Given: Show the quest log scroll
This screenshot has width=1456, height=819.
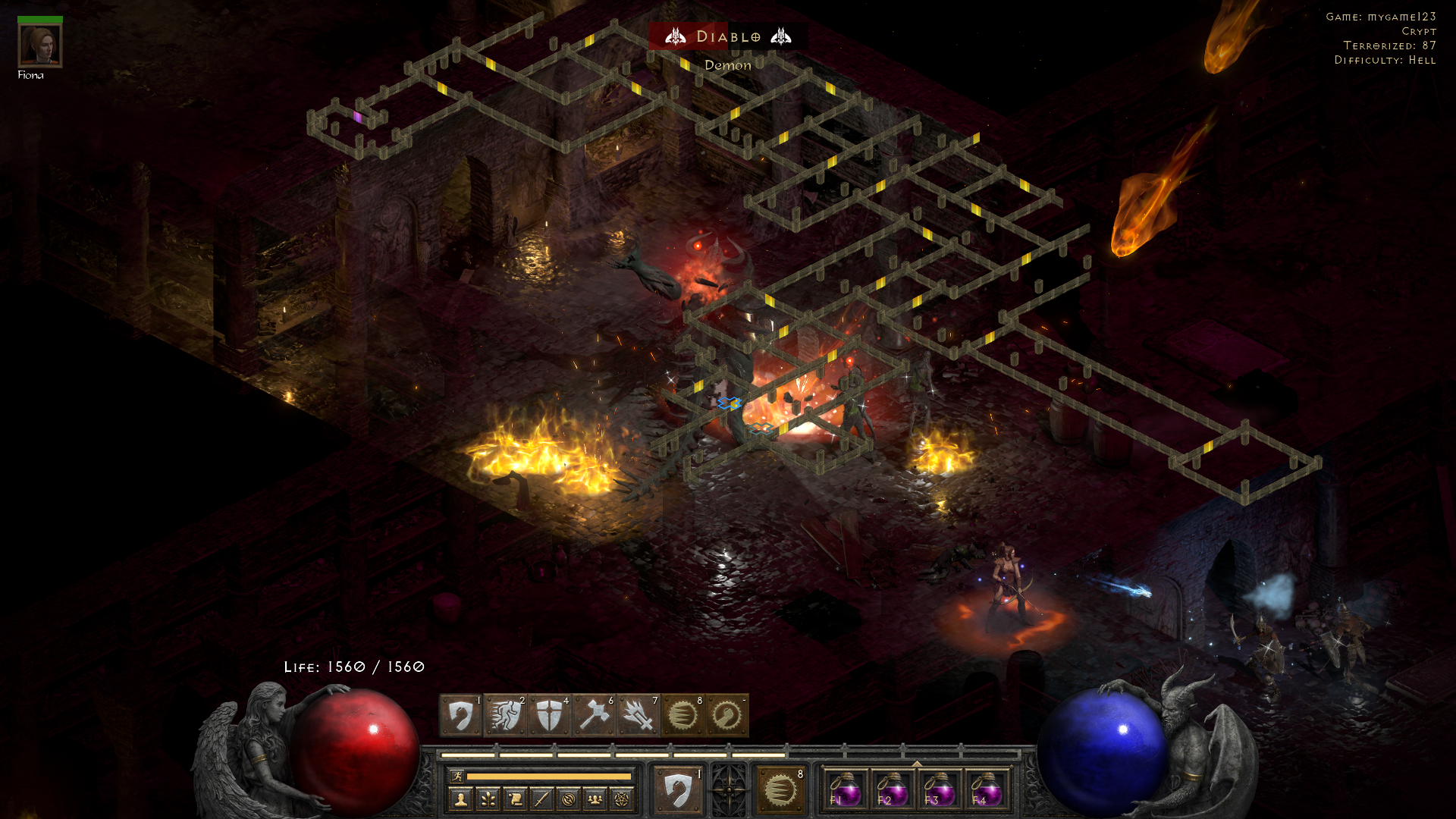Looking at the screenshot, I should (x=515, y=799).
